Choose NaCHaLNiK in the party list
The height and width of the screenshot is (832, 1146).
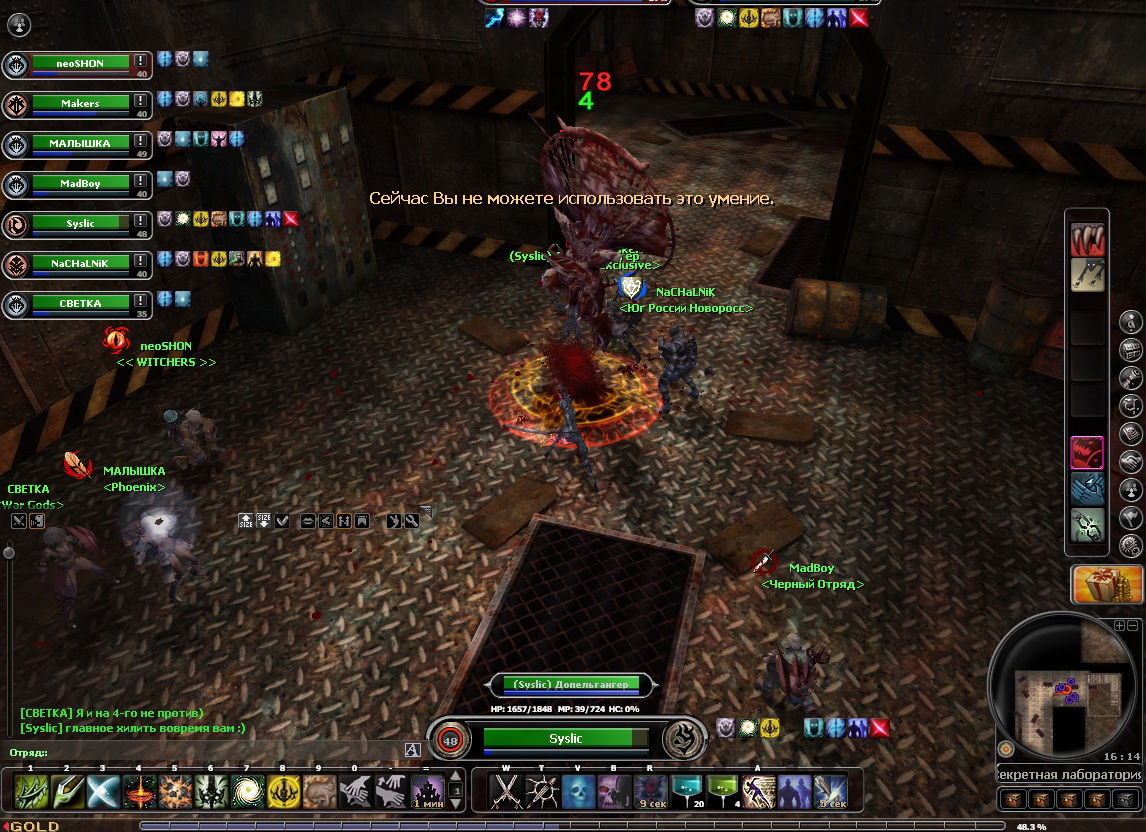click(80, 263)
